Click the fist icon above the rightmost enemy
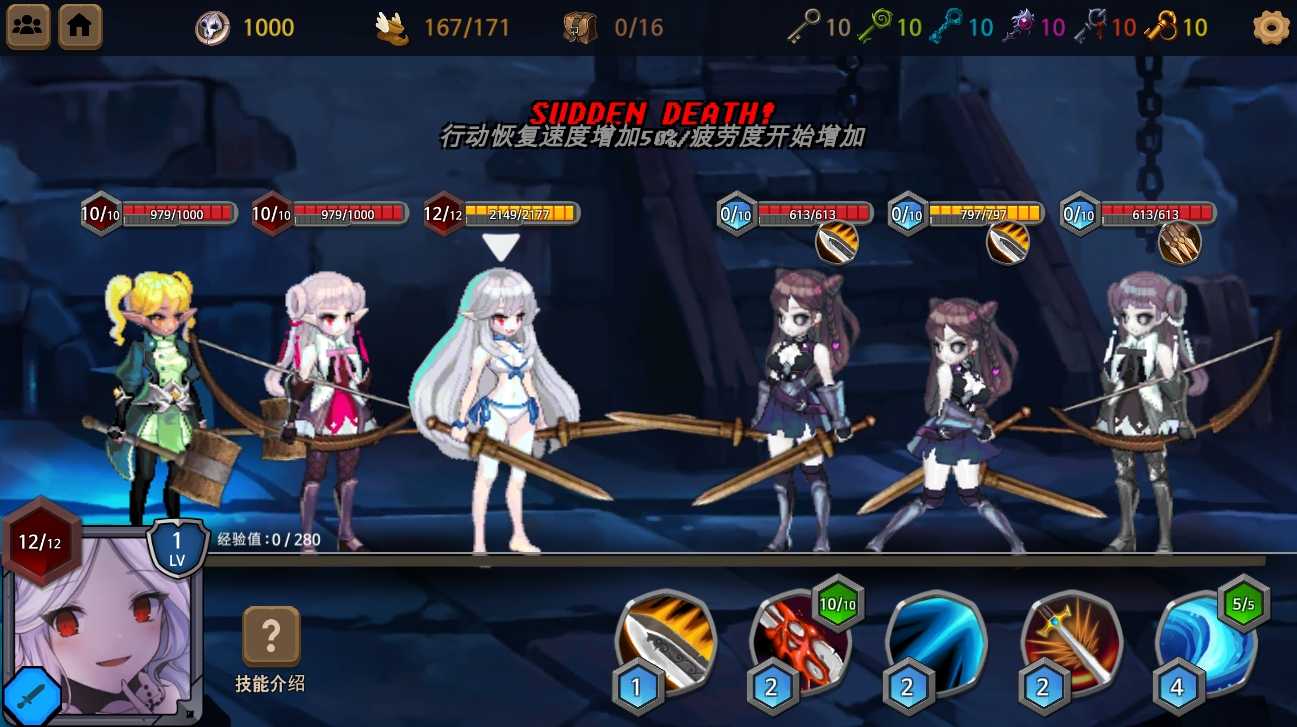Image resolution: width=1297 pixels, height=727 pixels. [1179, 243]
